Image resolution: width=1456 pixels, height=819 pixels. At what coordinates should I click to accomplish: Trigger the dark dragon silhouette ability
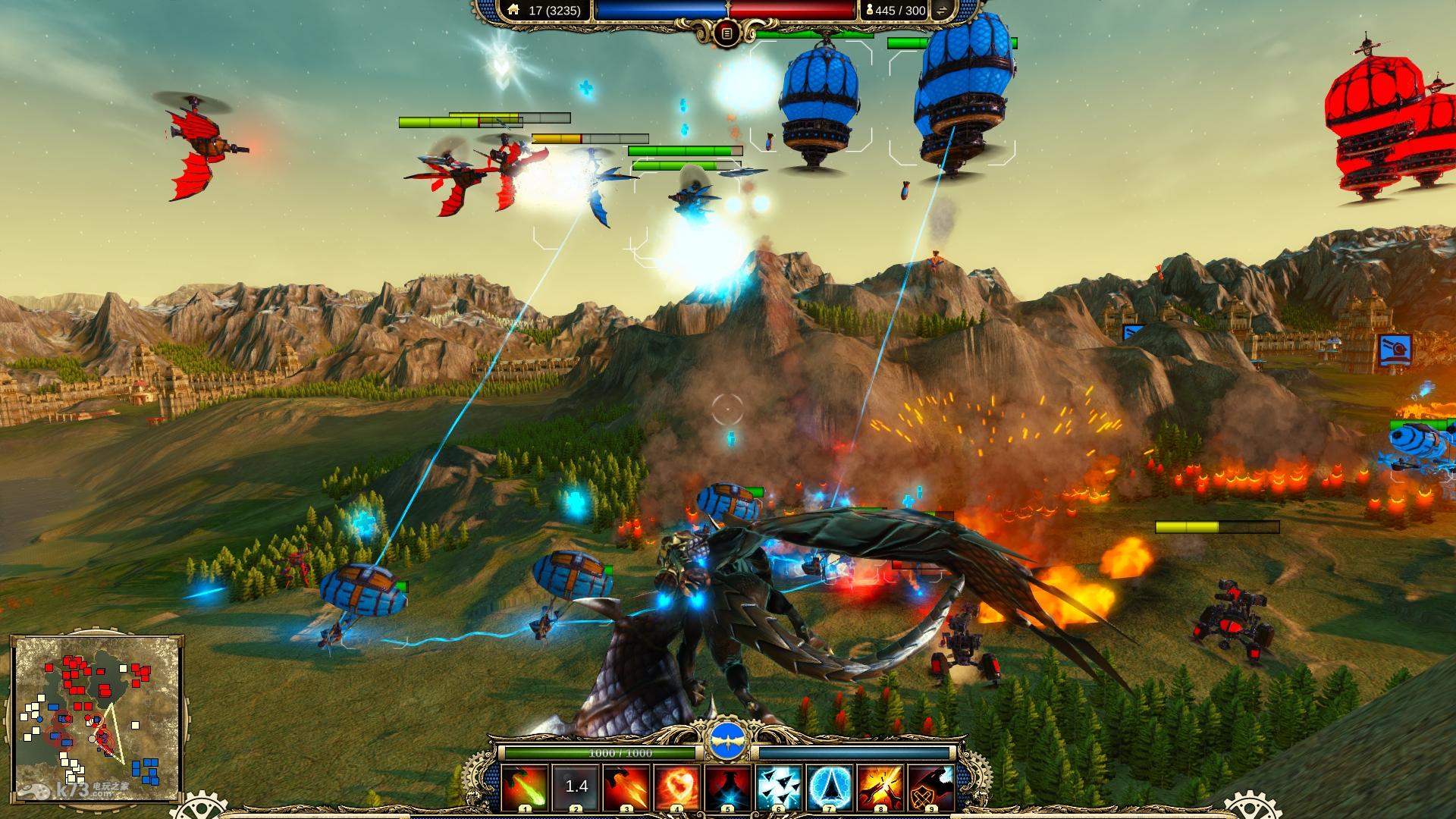(x=728, y=787)
